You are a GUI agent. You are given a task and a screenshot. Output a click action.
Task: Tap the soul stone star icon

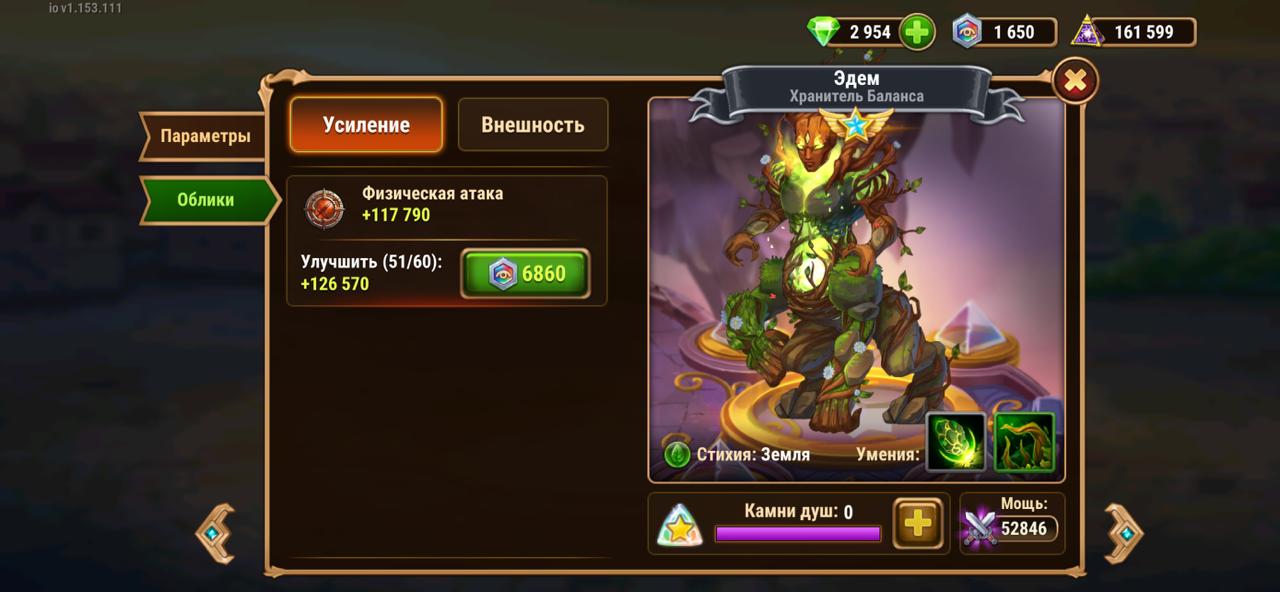pyautogui.click(x=680, y=525)
